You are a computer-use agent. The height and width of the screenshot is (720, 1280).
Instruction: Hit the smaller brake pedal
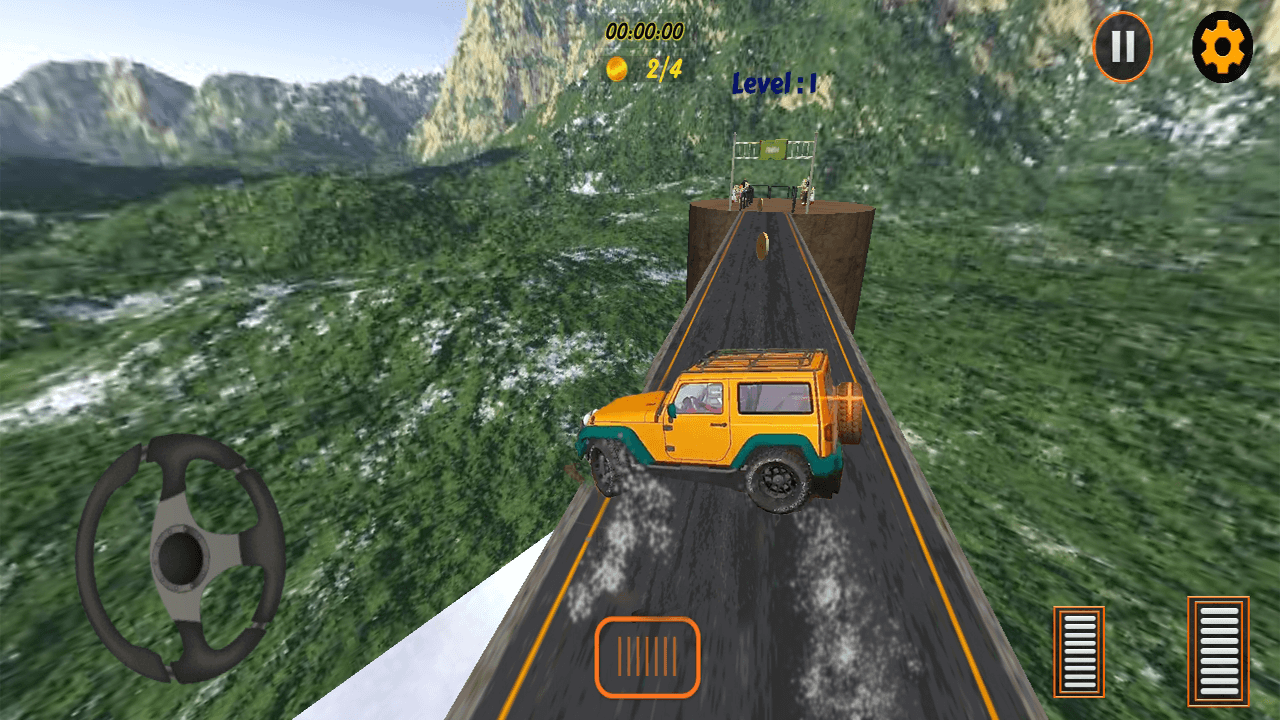click(x=1079, y=651)
